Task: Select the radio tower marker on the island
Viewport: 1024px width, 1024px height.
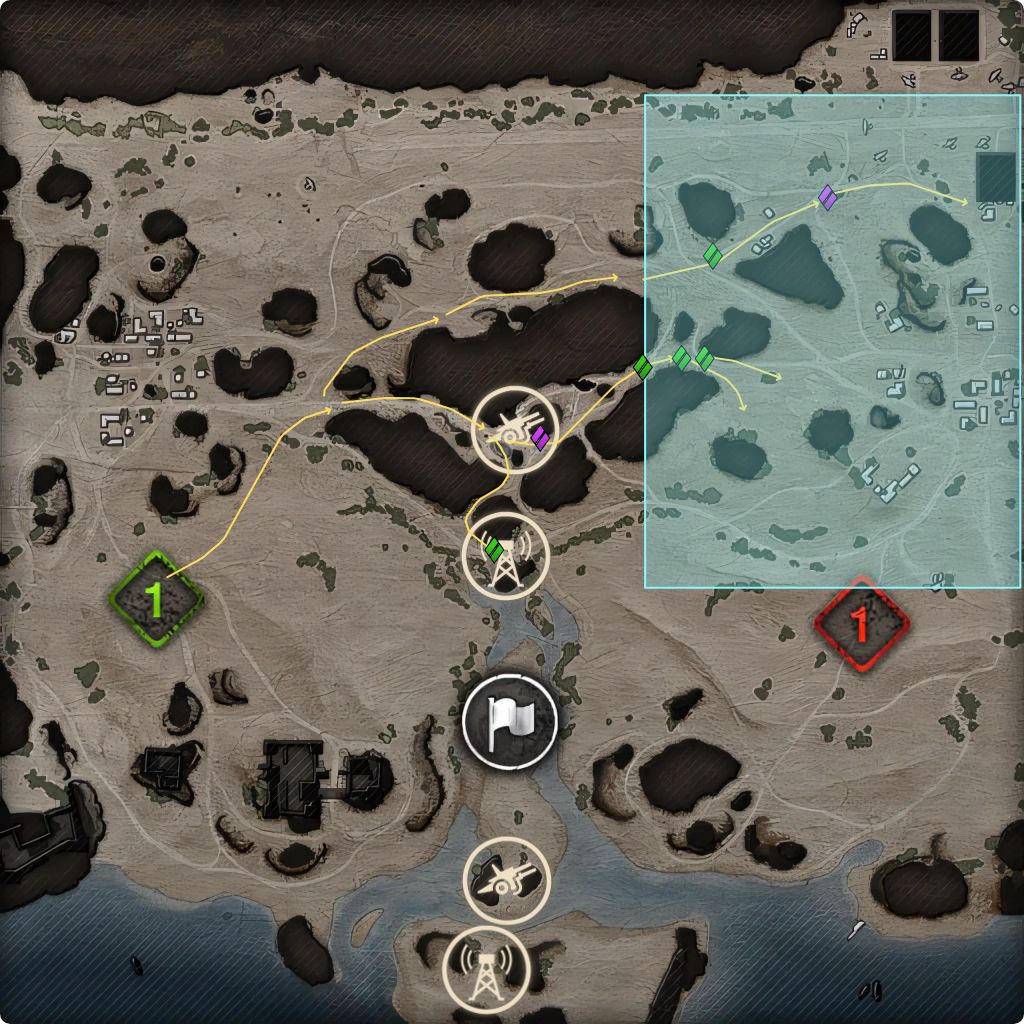Action: 486,969
